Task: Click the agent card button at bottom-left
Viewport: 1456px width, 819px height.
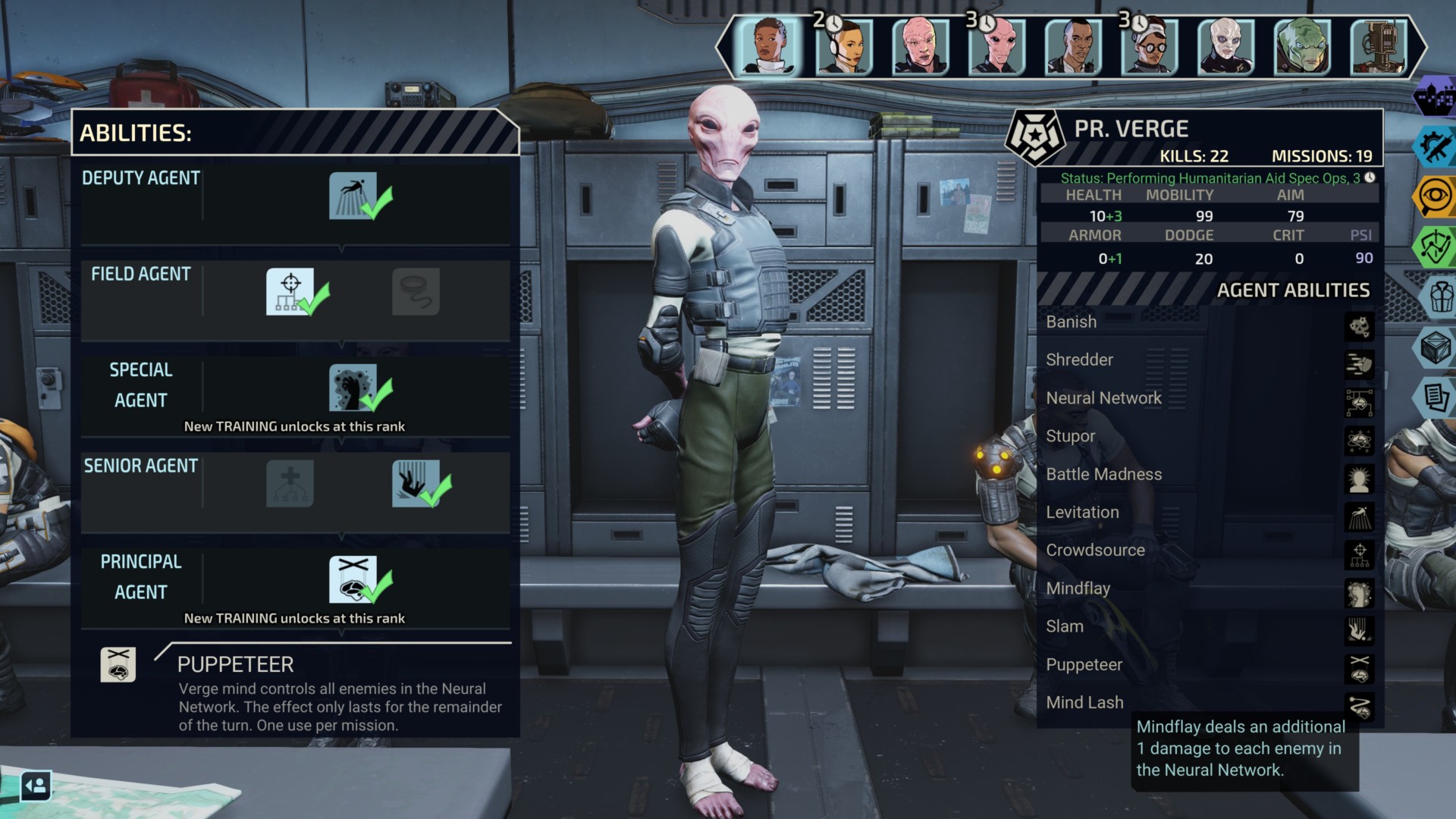Action: click(x=36, y=786)
